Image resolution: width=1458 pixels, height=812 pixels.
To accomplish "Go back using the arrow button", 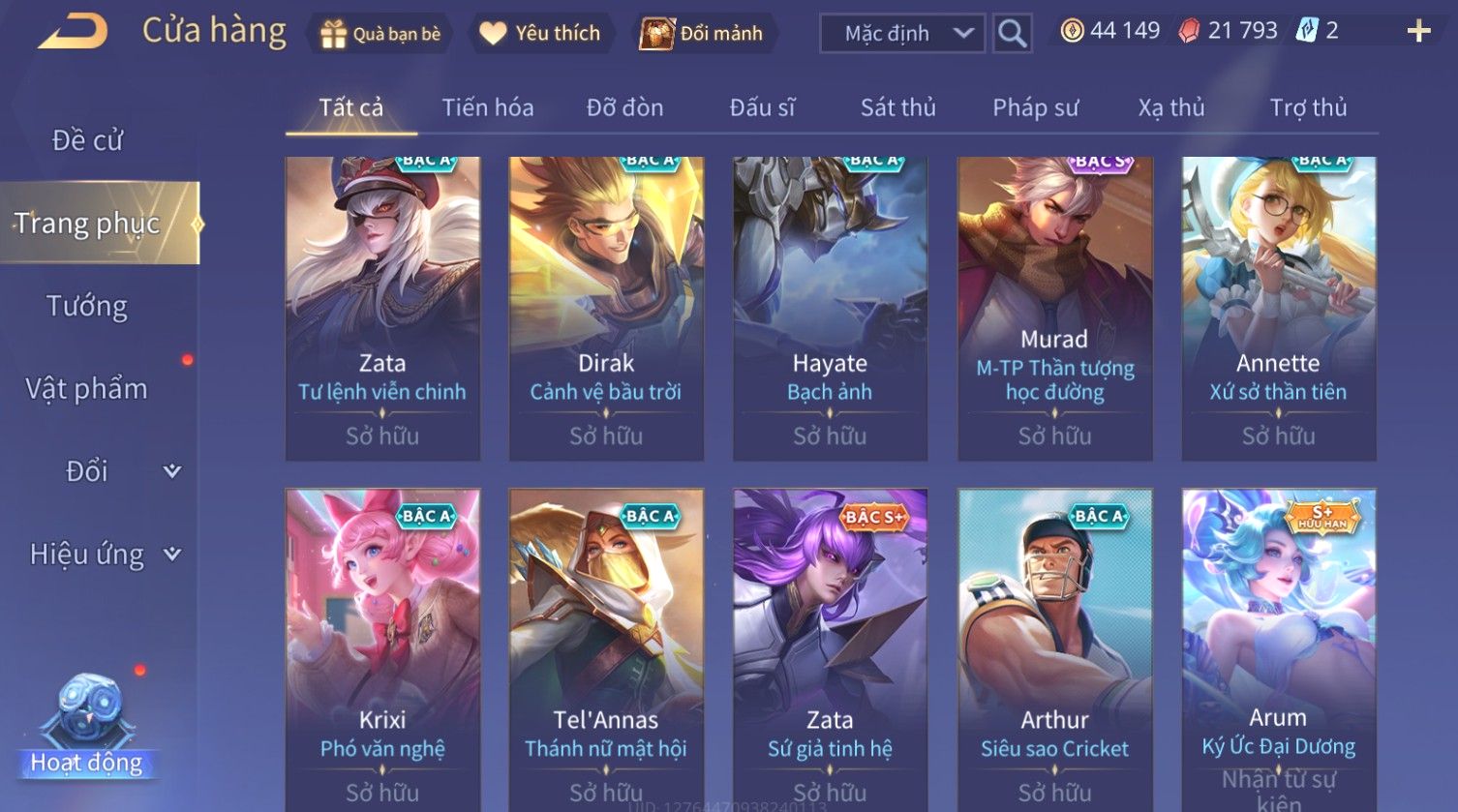I will tap(73, 32).
